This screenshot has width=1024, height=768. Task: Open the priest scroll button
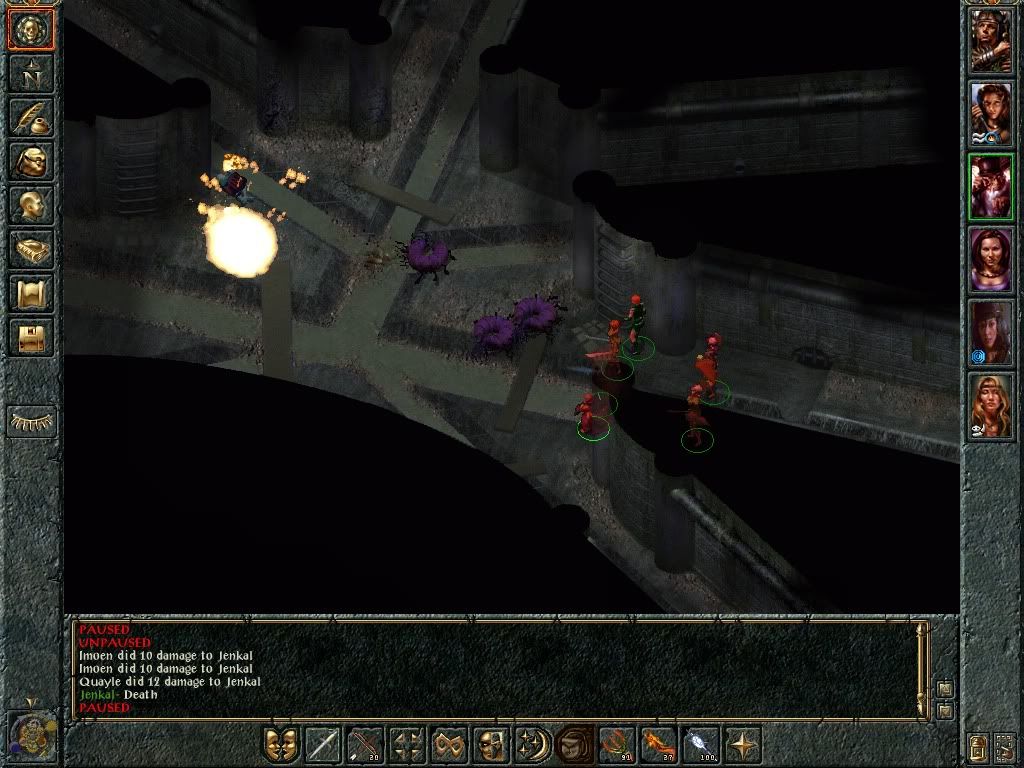(30, 293)
